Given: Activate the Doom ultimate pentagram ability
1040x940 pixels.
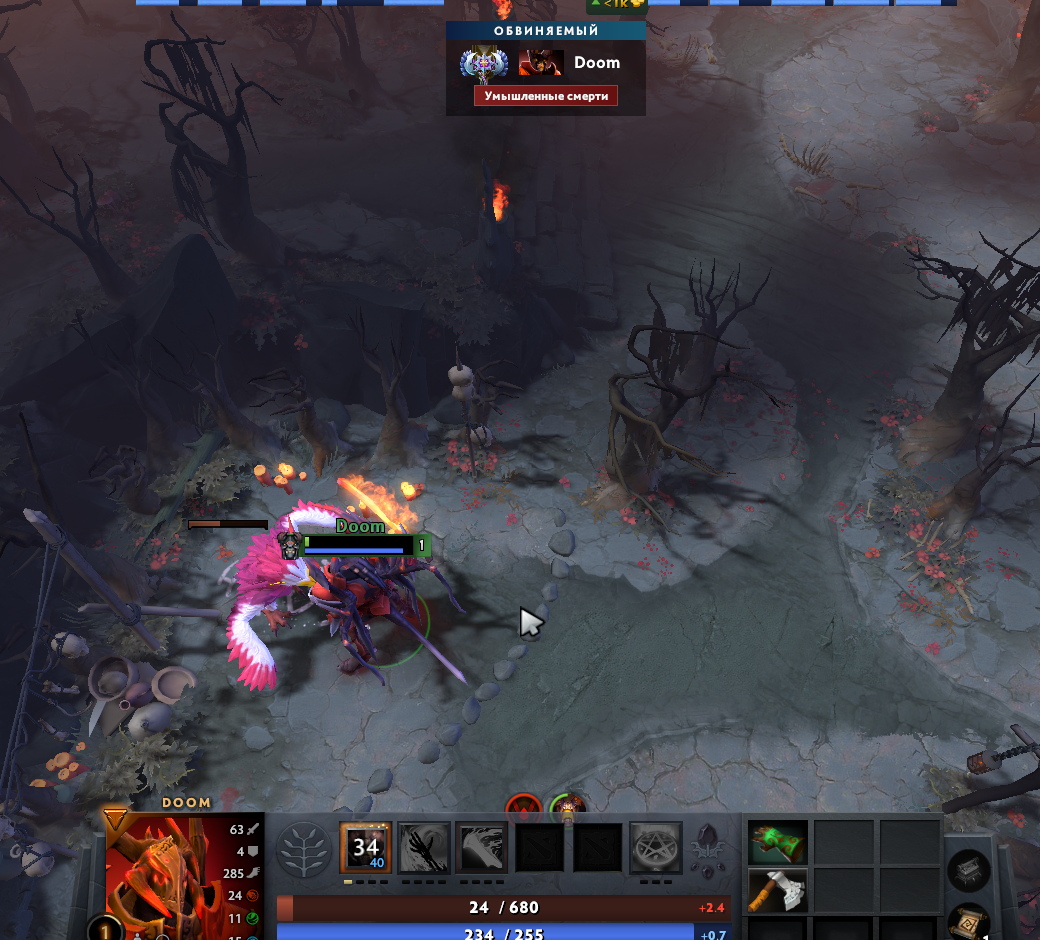Looking at the screenshot, I should click(656, 848).
